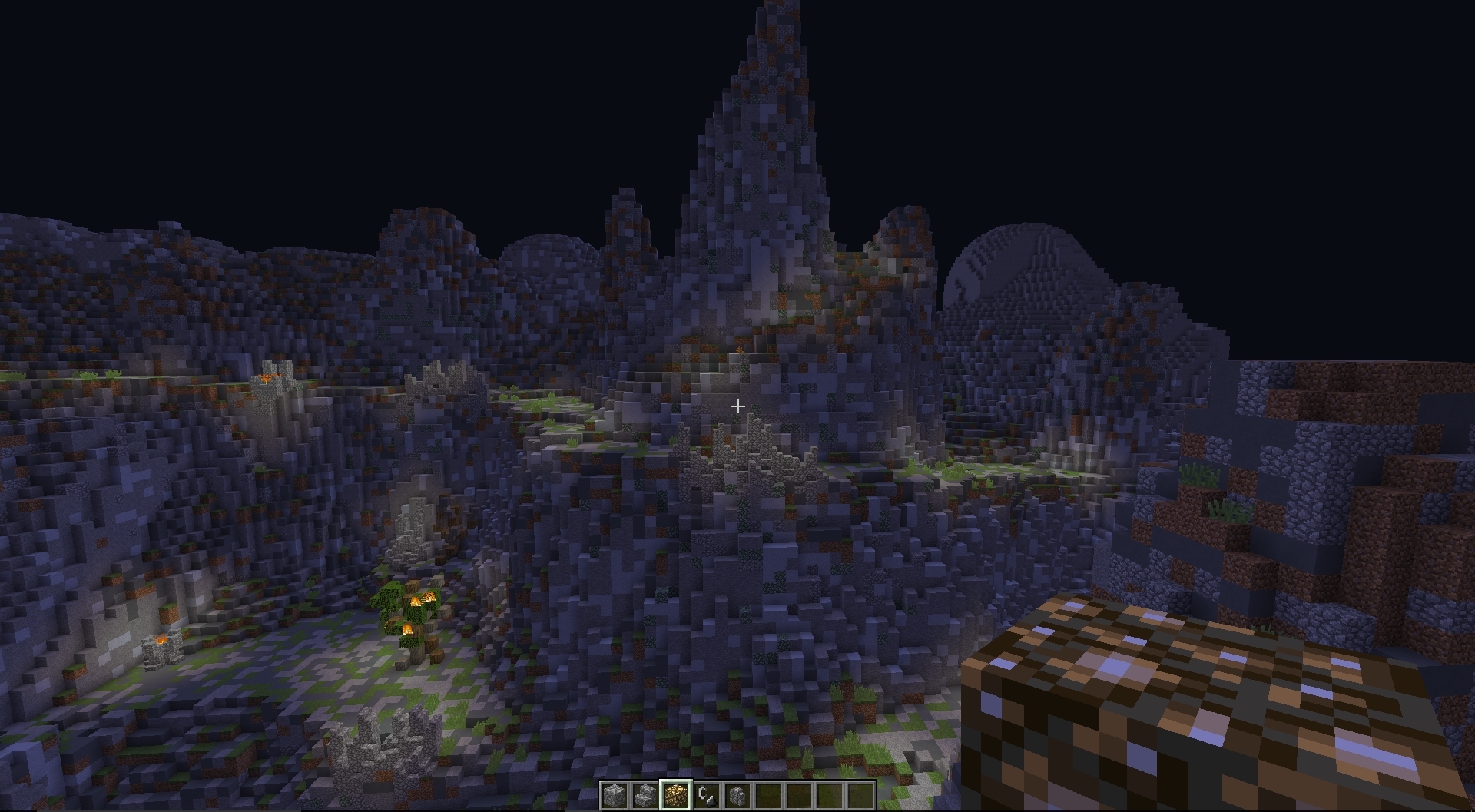
Task: Select the cobblestone wall item in hotbar slot five
Action: pos(737,795)
